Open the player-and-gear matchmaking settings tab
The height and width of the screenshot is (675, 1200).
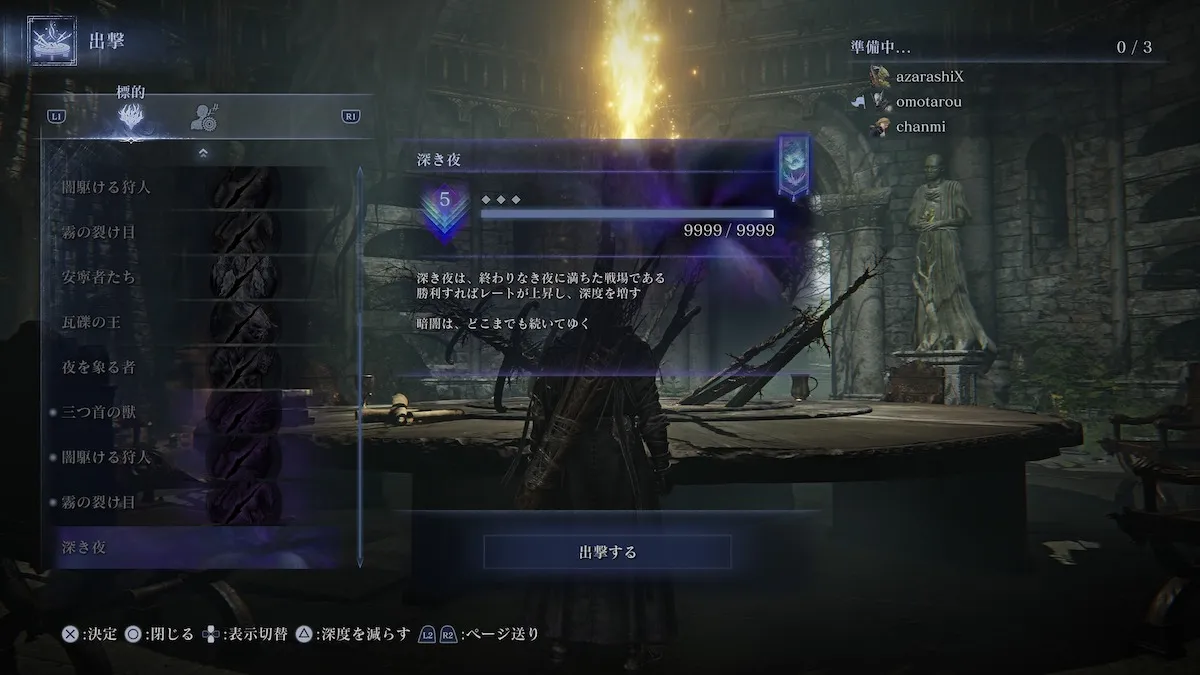[205, 117]
